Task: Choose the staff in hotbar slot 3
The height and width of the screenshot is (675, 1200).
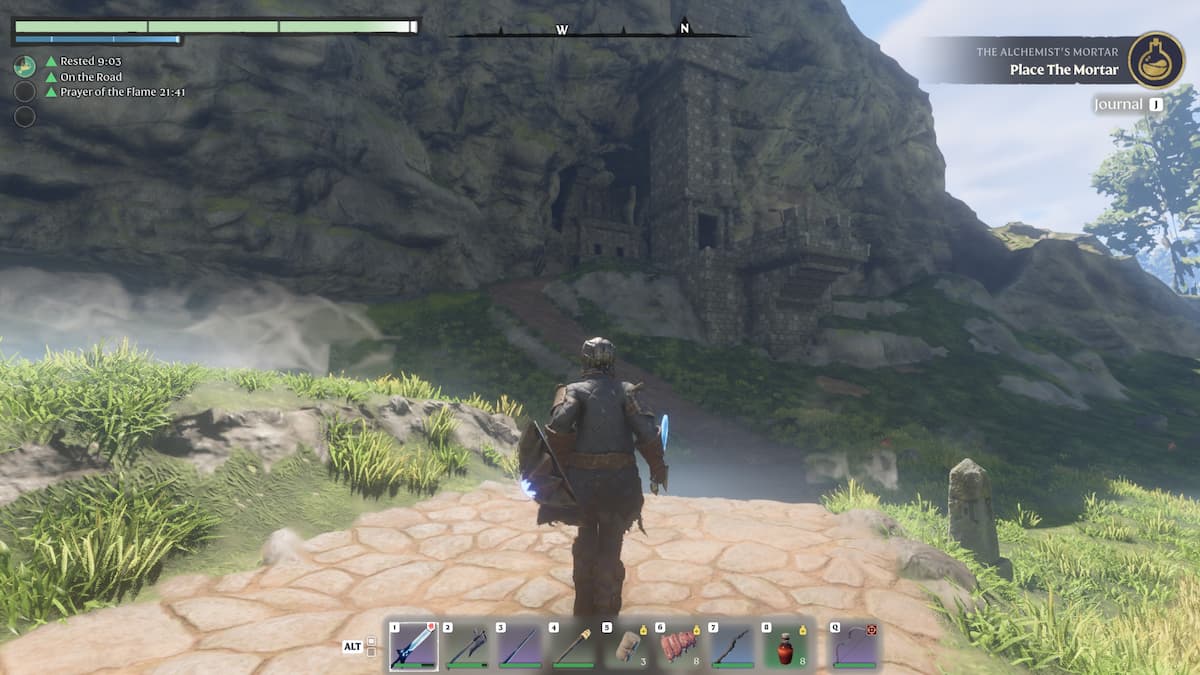Action: click(x=520, y=646)
